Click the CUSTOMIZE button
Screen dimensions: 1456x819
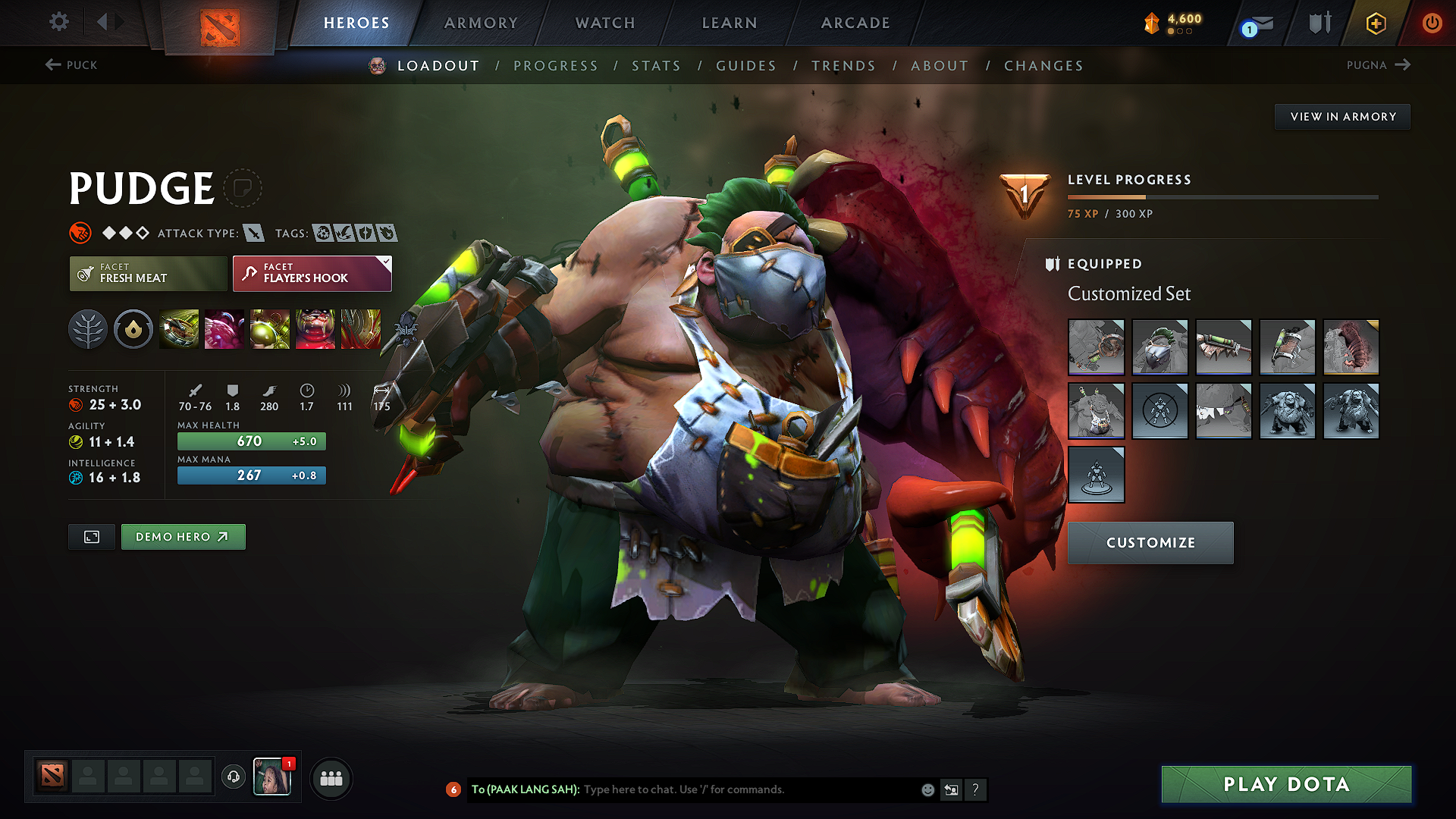click(x=1150, y=542)
